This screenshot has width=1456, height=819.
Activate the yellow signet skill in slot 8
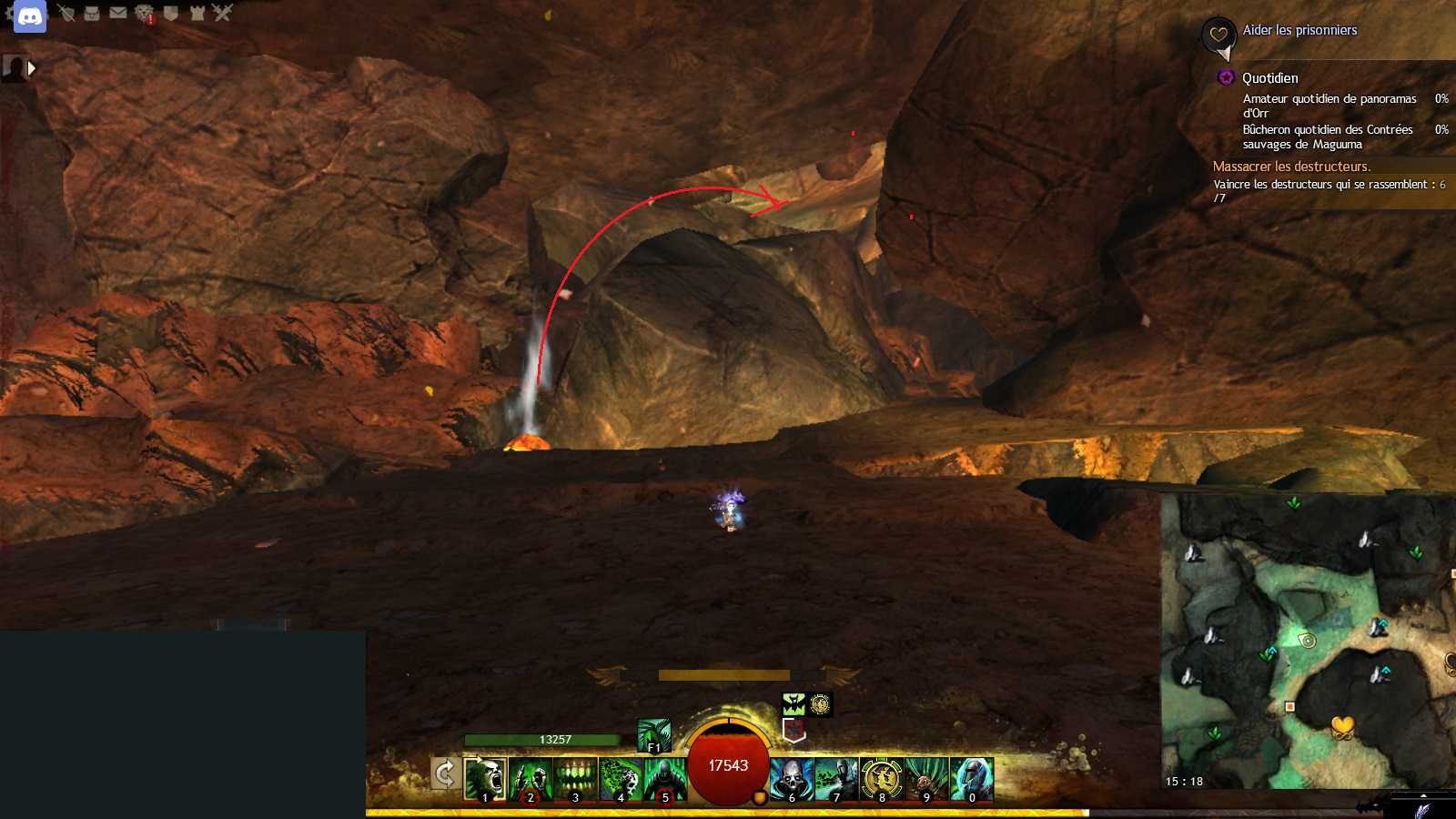881,780
